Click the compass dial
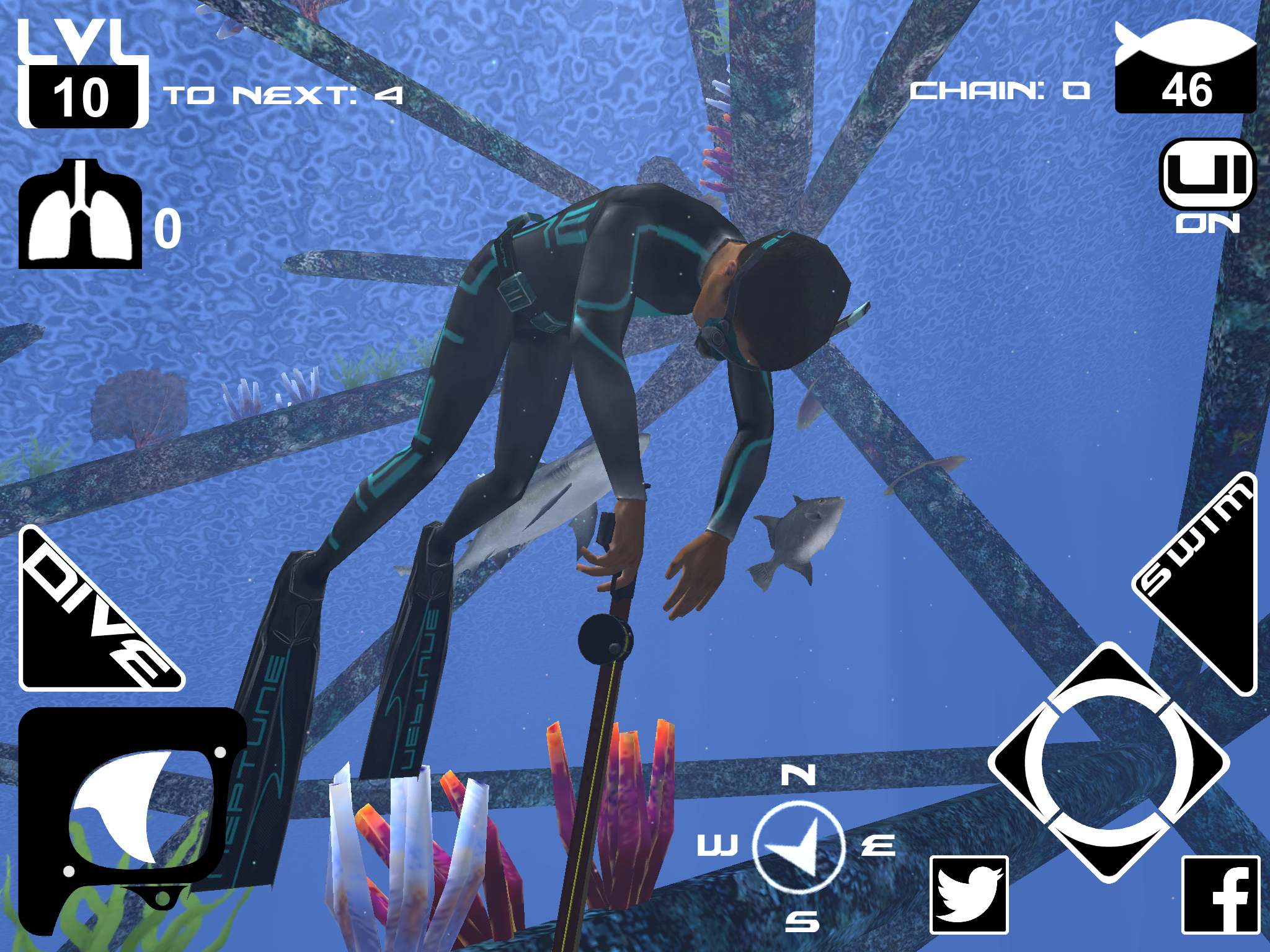 pos(799,847)
